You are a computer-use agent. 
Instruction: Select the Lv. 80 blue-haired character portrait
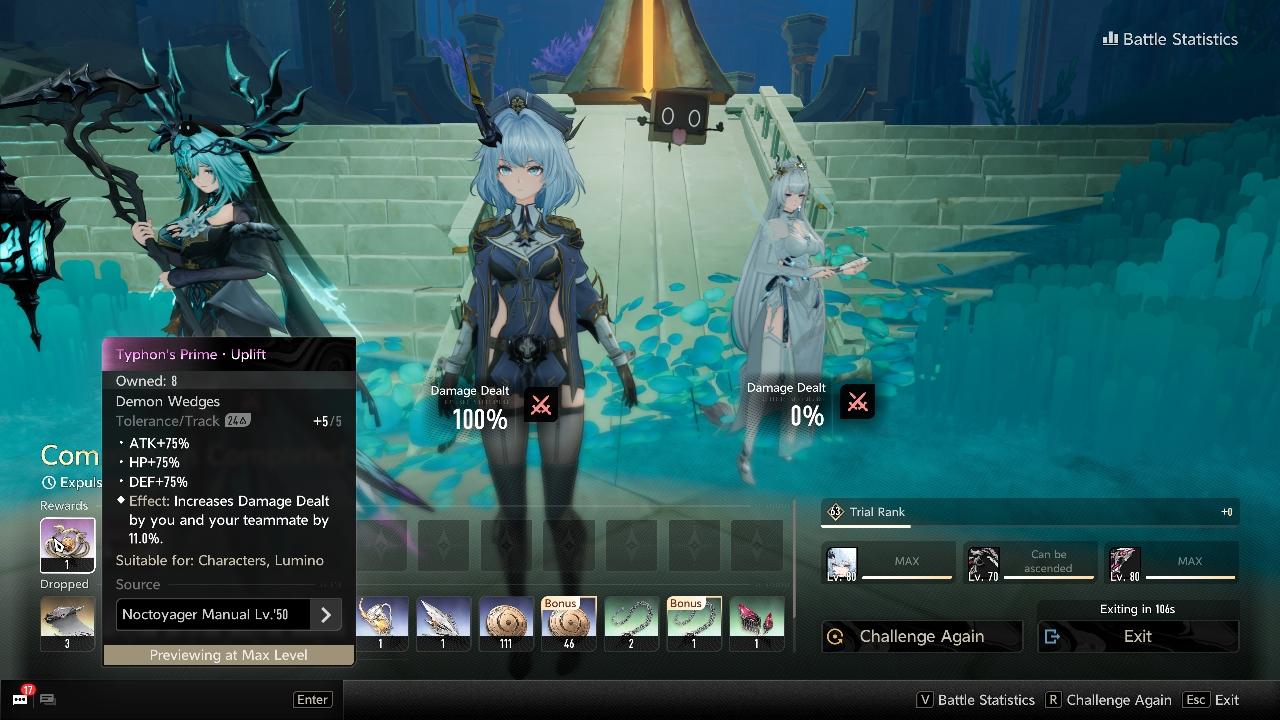(842, 563)
